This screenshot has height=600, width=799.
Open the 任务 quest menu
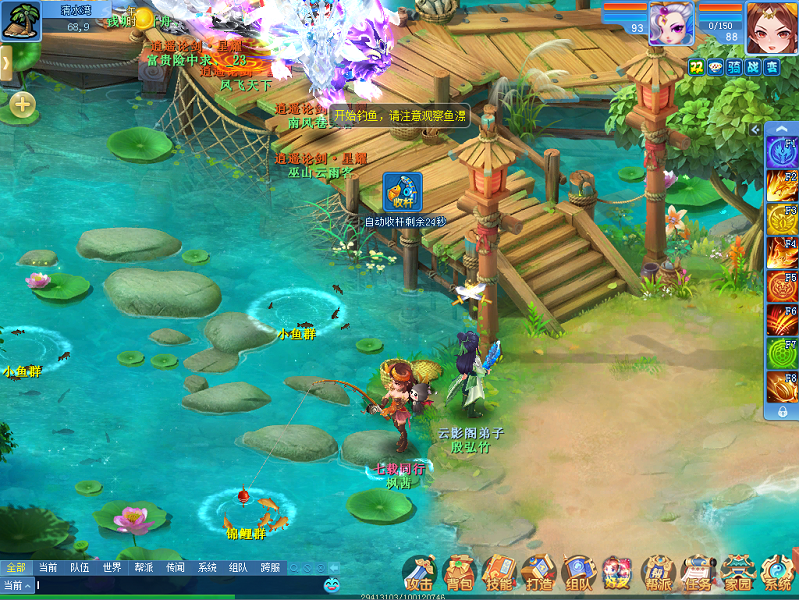pos(697,572)
